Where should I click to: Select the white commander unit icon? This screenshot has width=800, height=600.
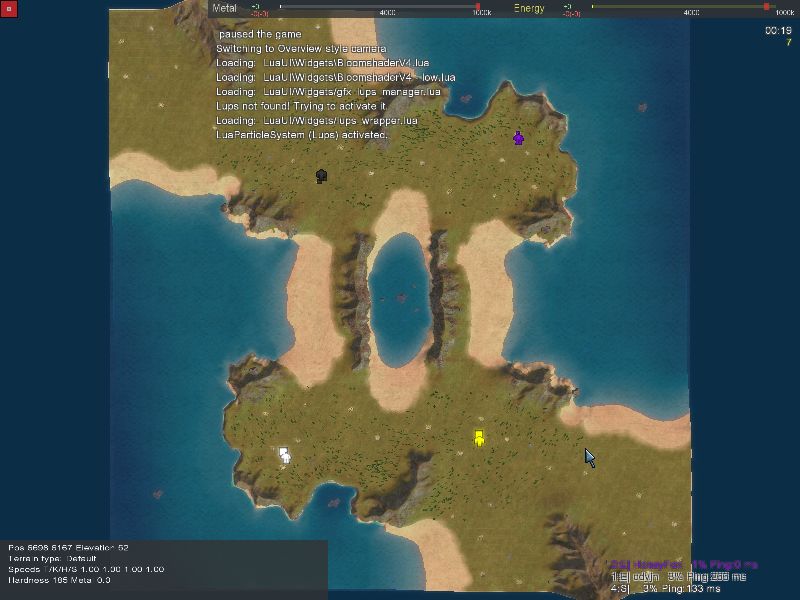click(x=285, y=455)
